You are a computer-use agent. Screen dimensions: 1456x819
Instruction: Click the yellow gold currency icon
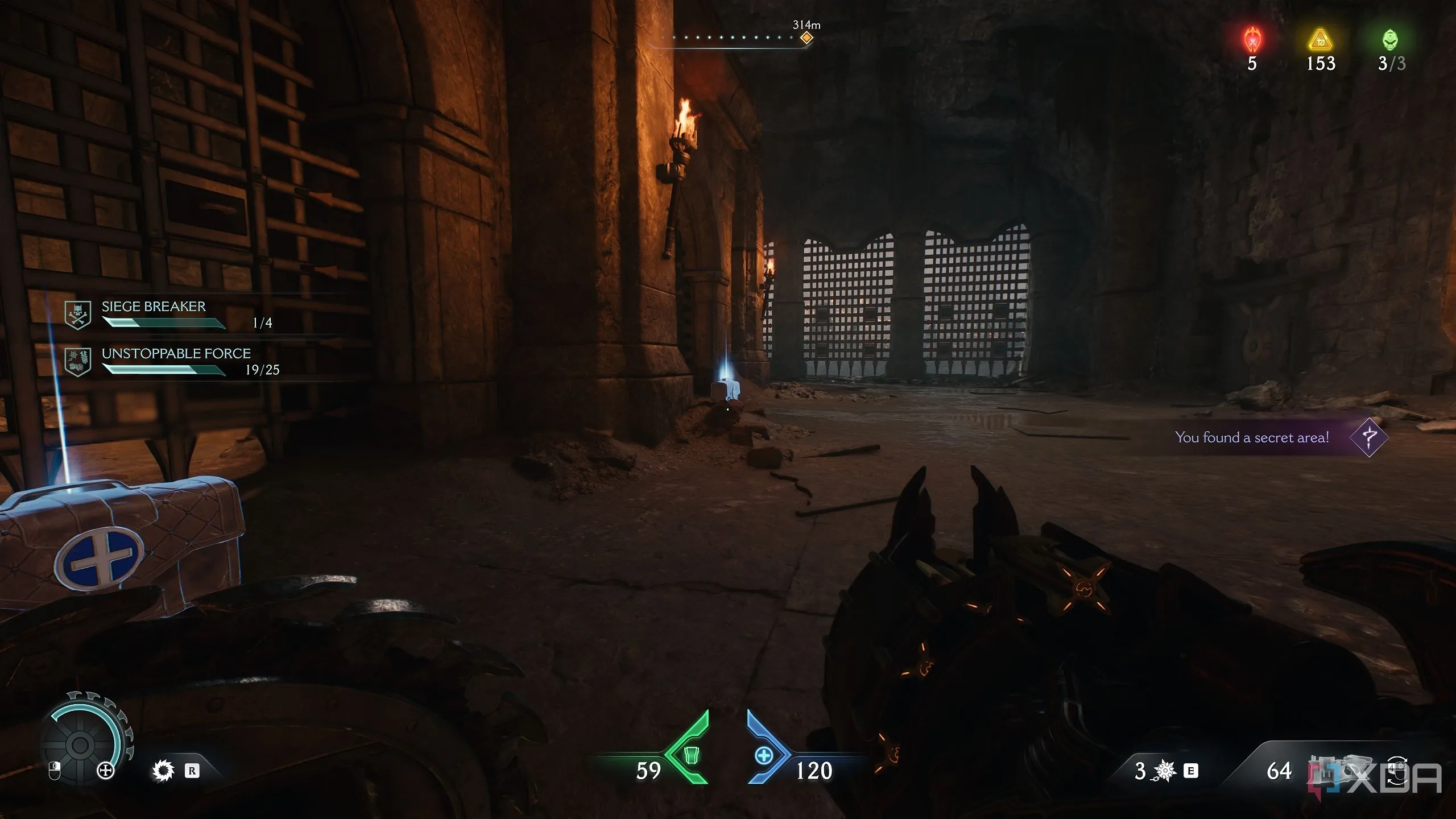1320,40
